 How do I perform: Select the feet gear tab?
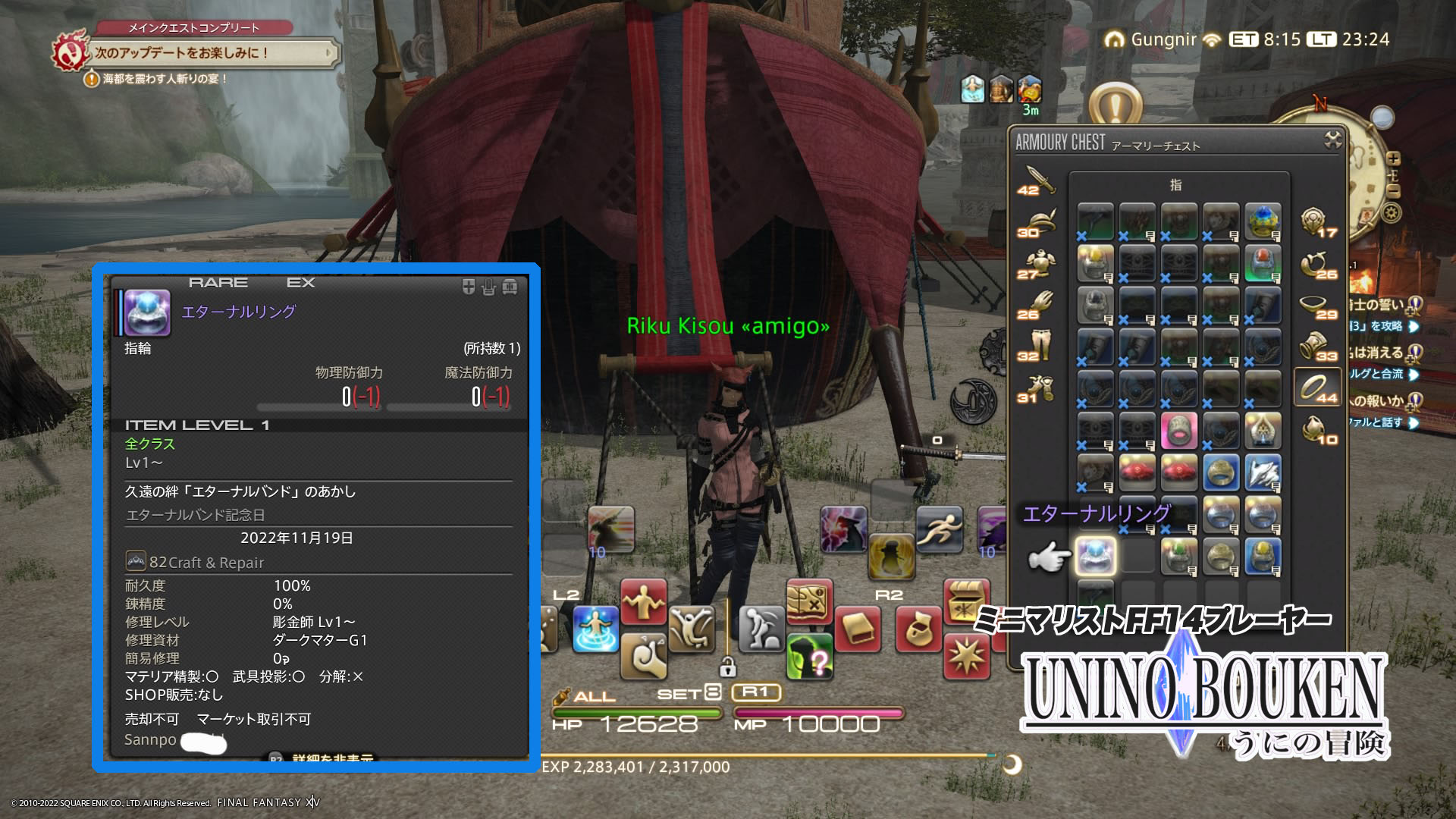click(x=1037, y=388)
